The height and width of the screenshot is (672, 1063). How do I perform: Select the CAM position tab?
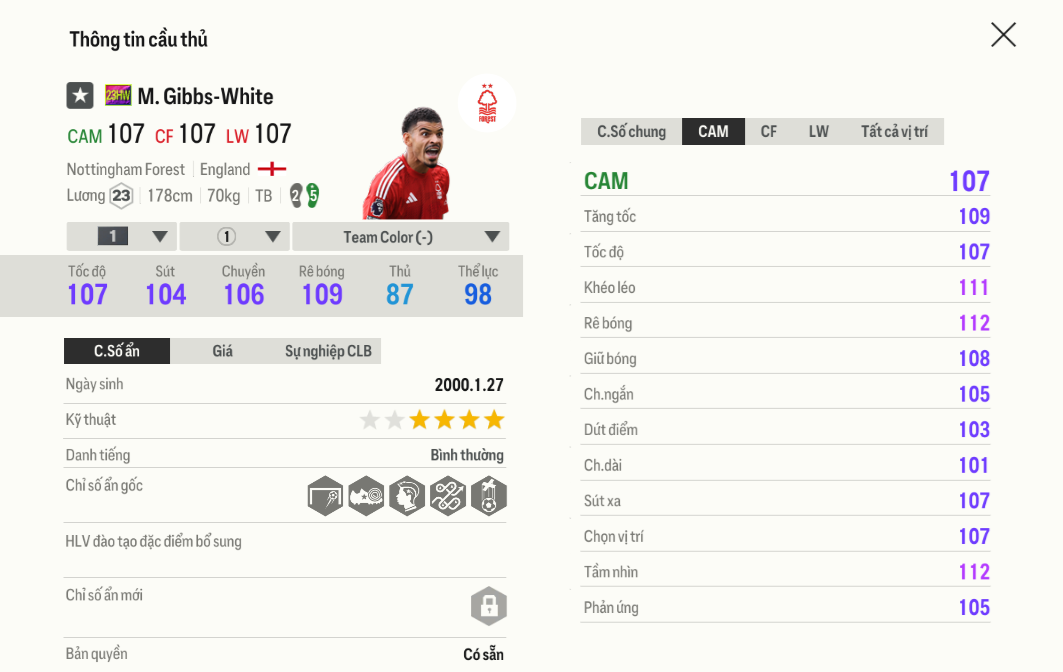coord(713,132)
